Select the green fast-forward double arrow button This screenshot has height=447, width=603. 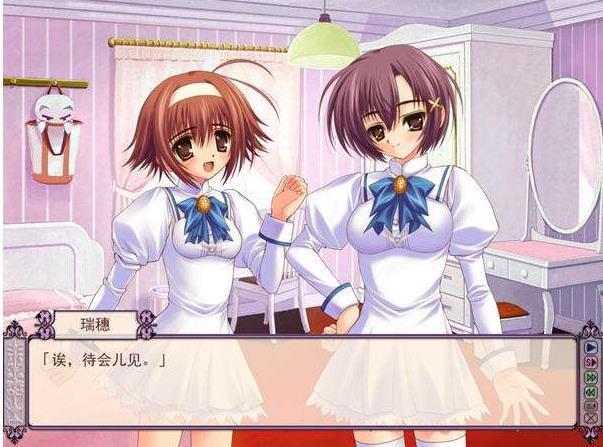pyautogui.click(x=590, y=377)
